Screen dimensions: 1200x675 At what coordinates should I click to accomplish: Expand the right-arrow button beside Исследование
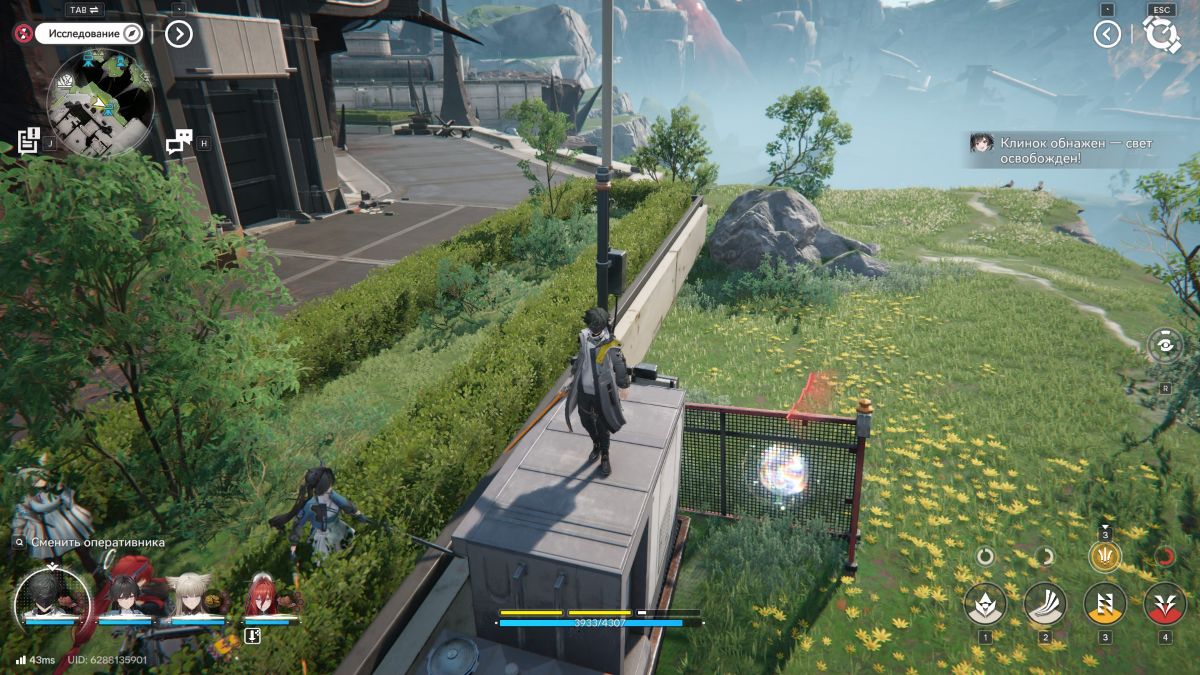178,34
